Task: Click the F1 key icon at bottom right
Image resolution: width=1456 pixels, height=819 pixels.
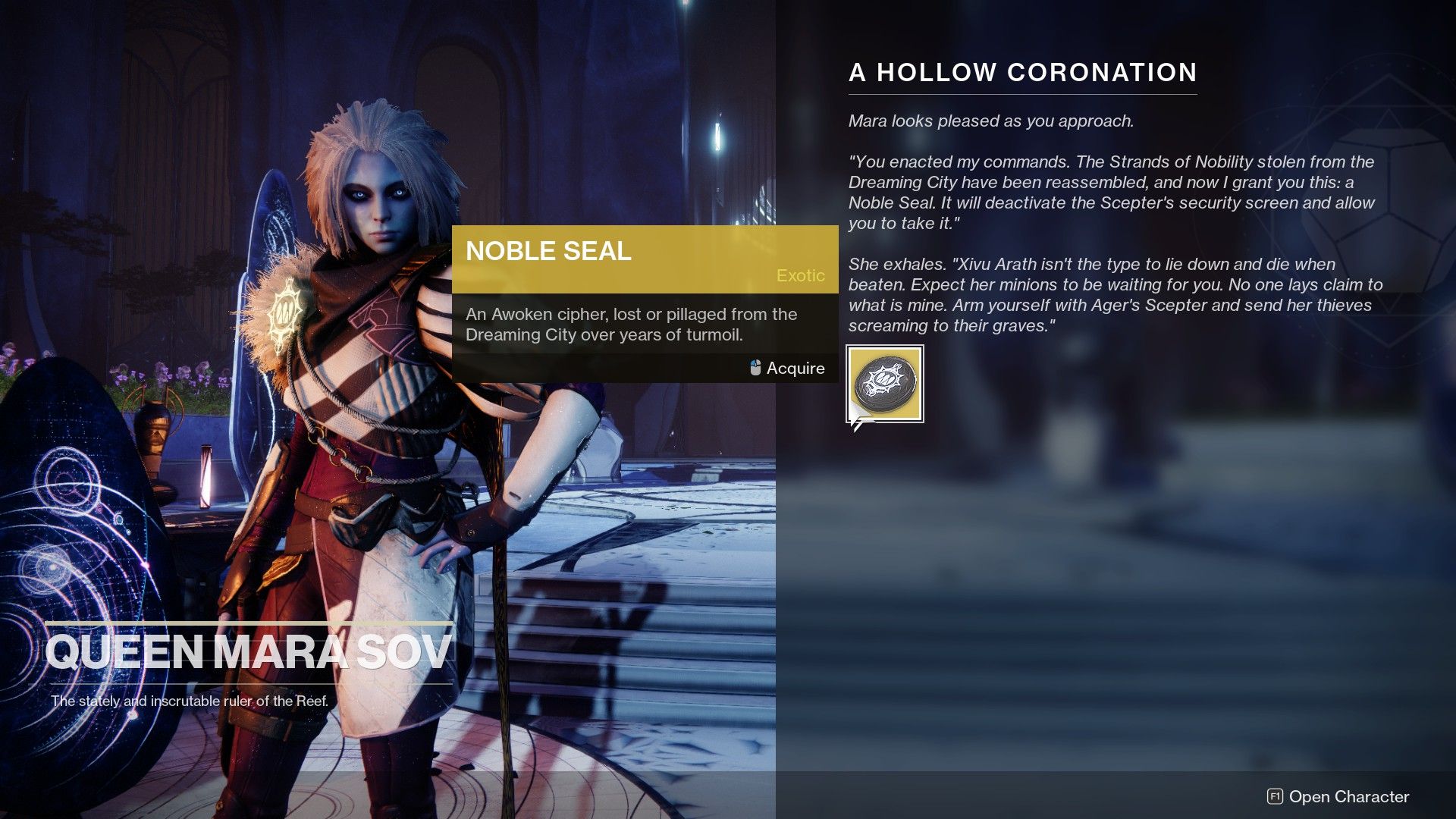Action: tap(1276, 797)
